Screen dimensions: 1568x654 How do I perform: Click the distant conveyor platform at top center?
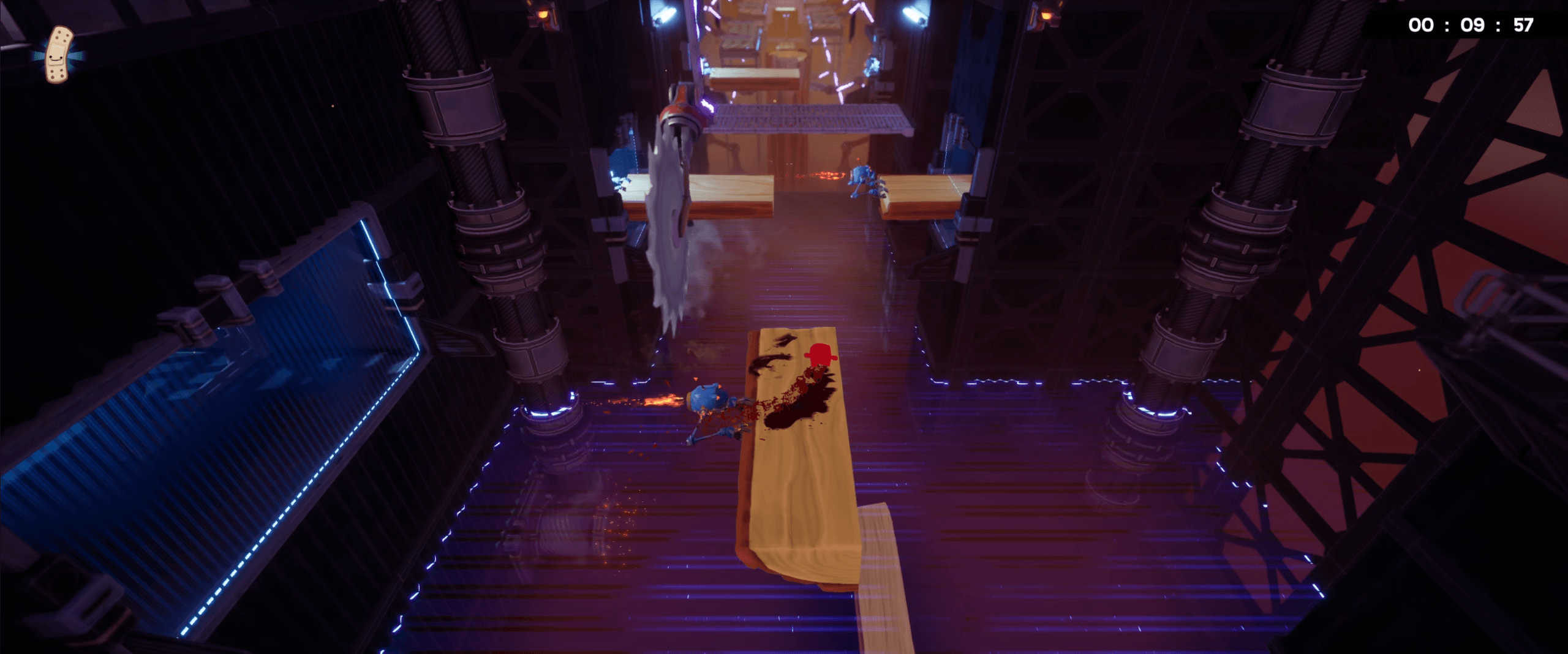[753, 77]
